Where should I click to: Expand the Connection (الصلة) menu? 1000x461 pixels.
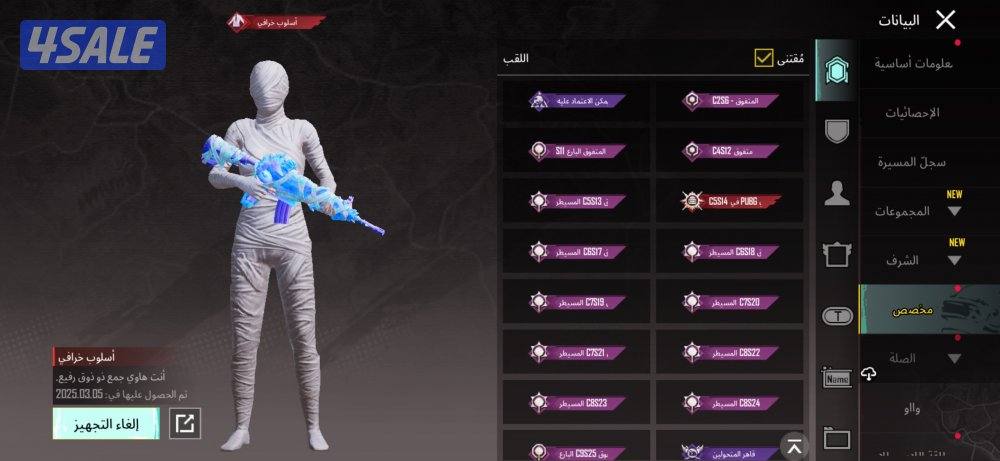tap(922, 358)
